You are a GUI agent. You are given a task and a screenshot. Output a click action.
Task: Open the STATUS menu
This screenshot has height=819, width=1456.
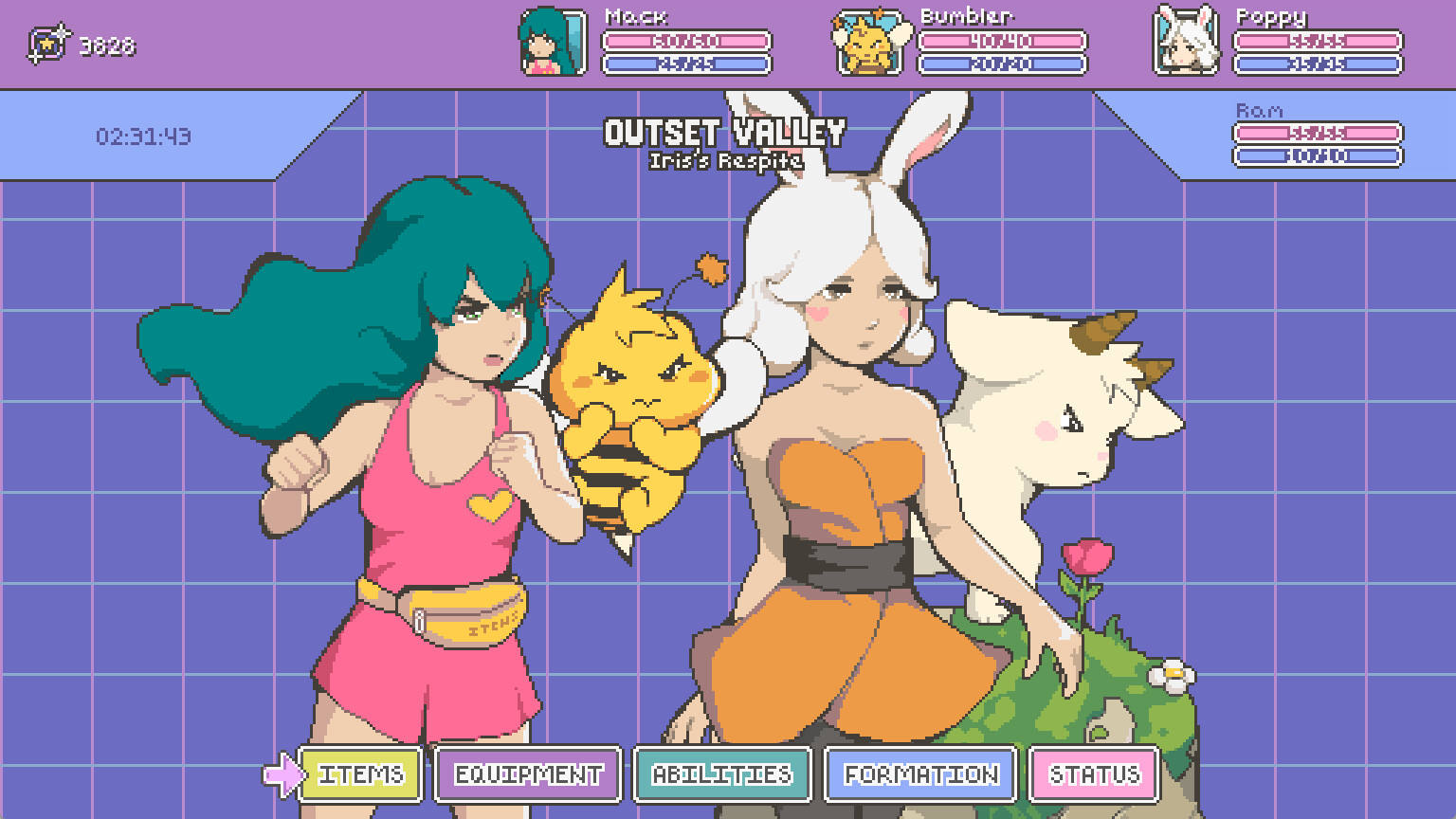pyautogui.click(x=1092, y=774)
